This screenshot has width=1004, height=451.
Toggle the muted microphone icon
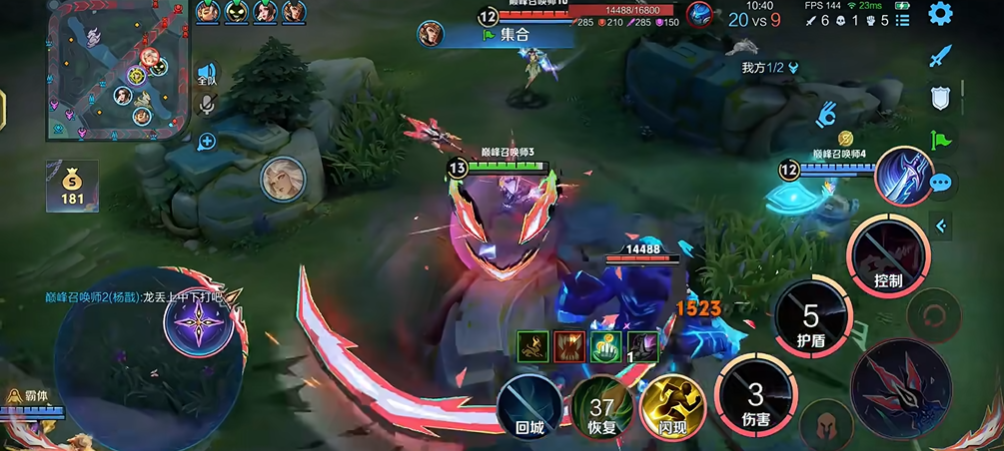pos(207,104)
